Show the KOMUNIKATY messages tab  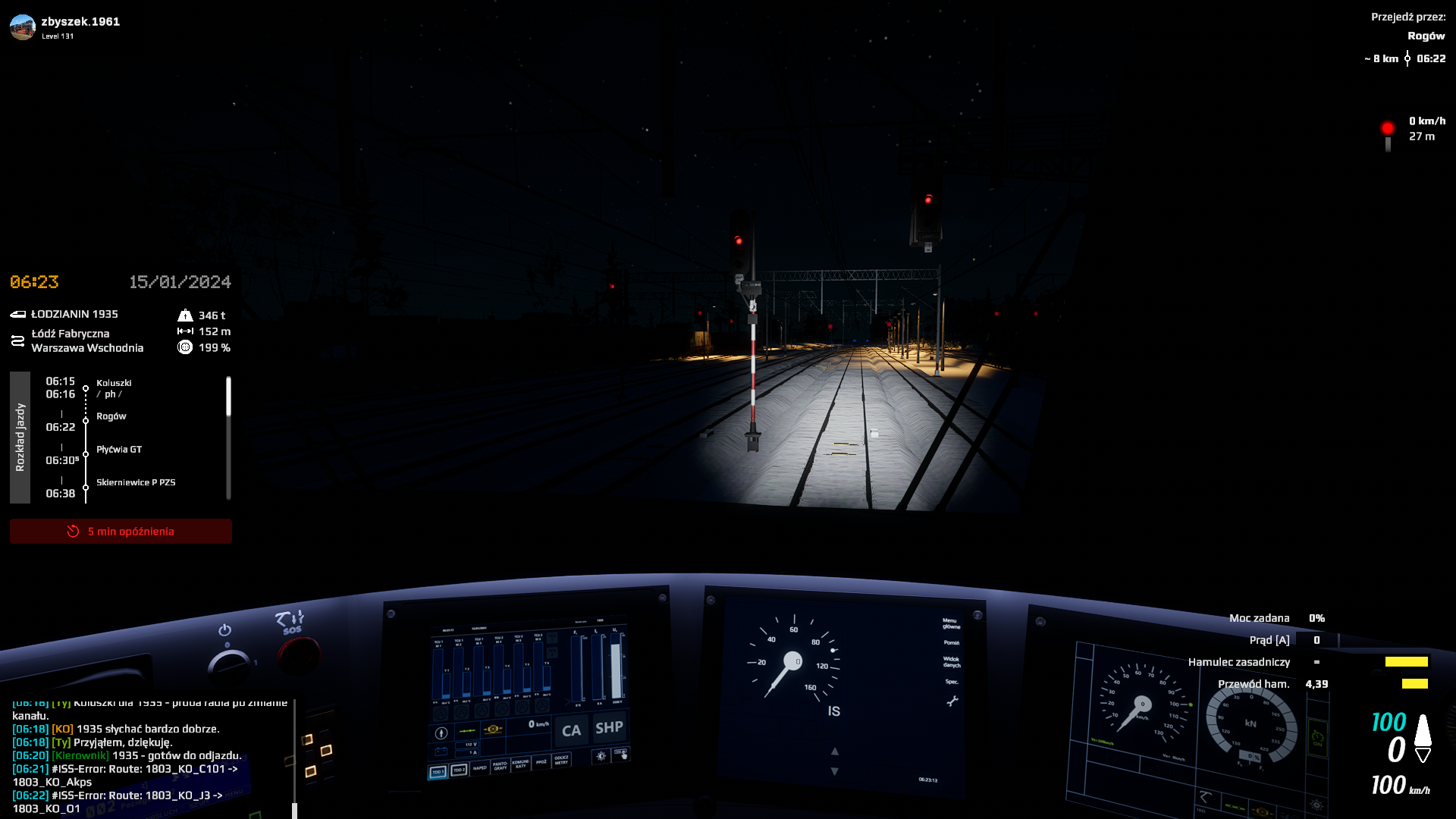[520, 764]
